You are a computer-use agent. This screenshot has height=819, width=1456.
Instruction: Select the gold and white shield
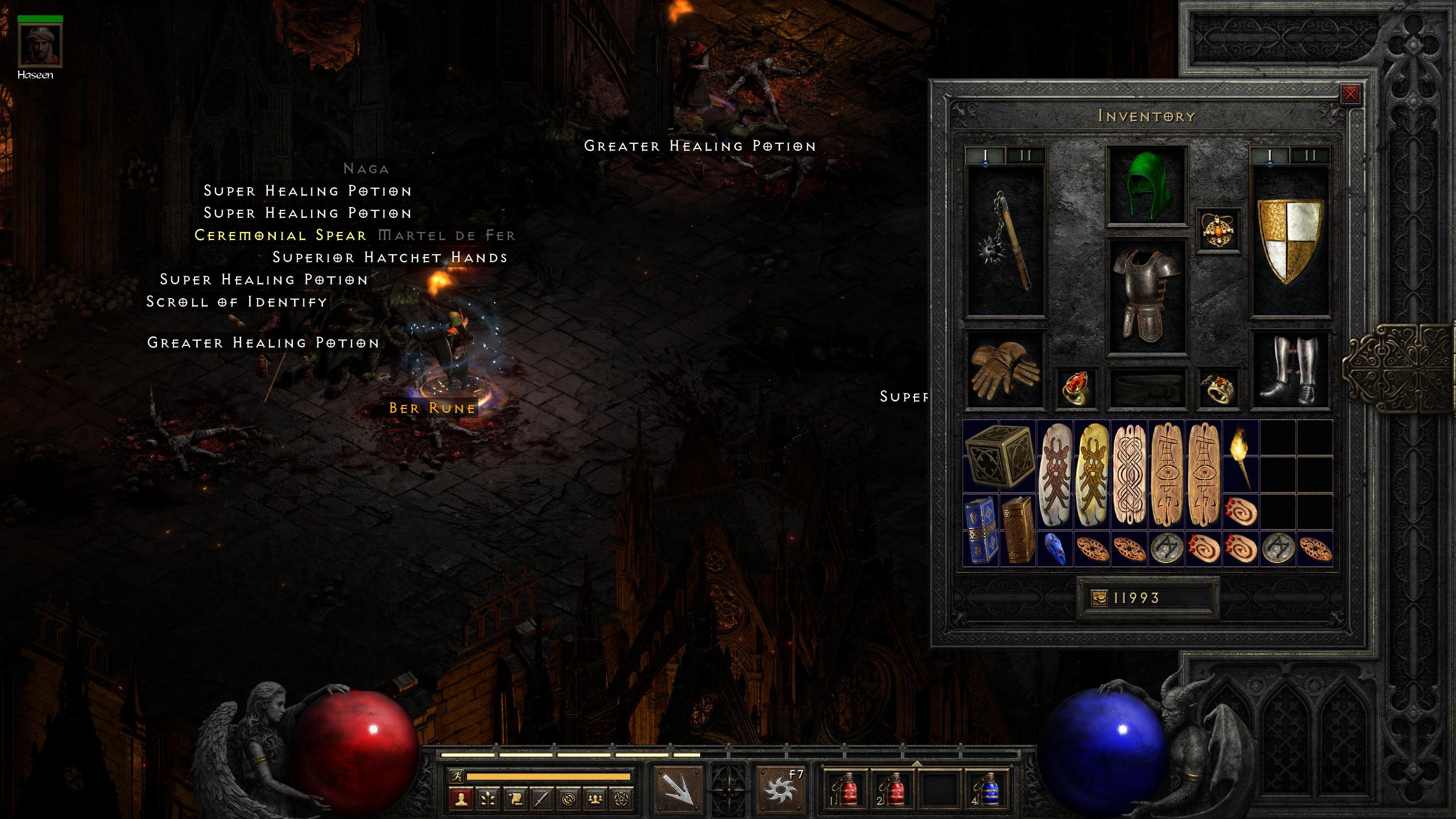(x=1290, y=241)
